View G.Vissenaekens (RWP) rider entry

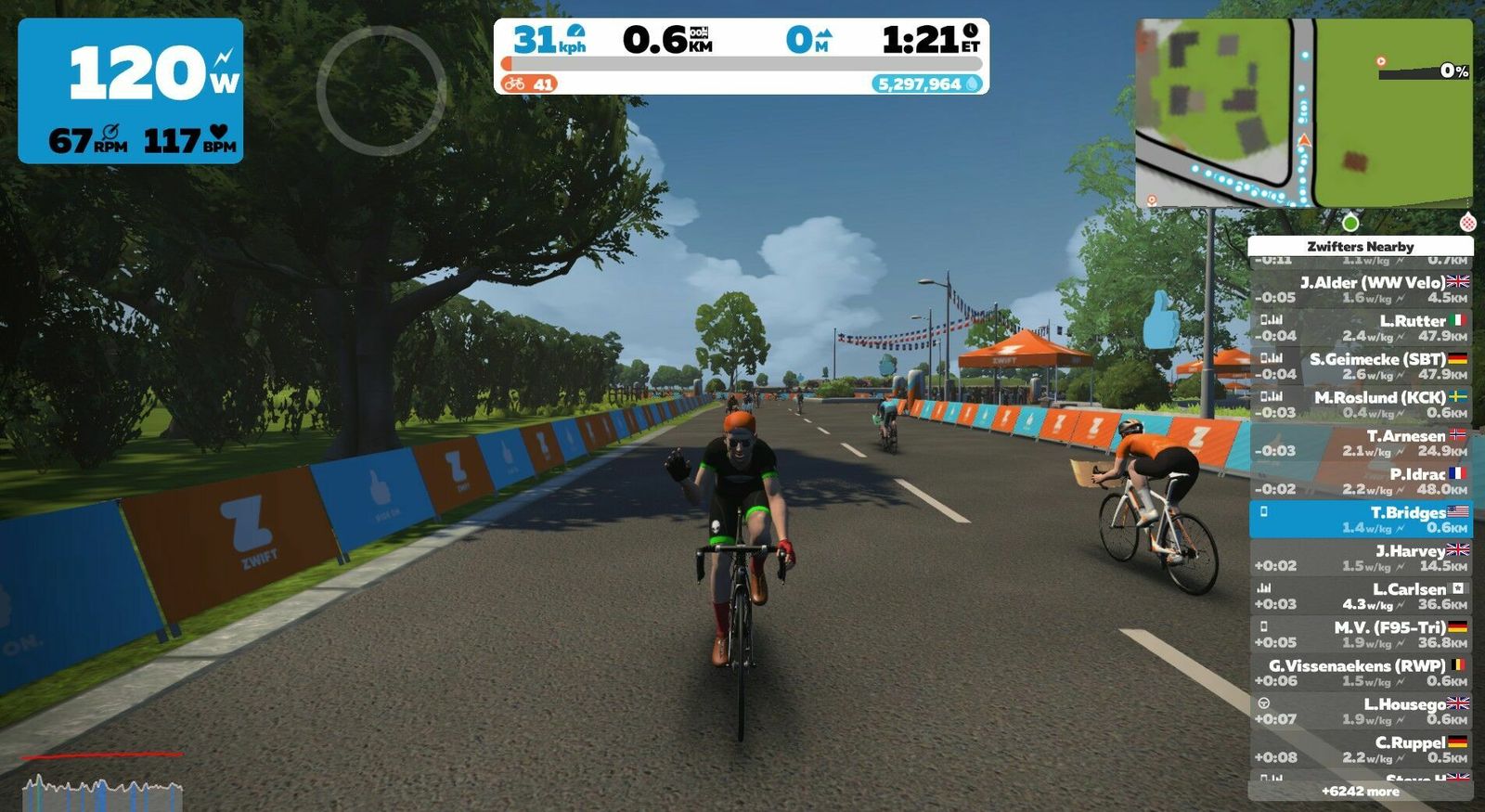[1360, 673]
